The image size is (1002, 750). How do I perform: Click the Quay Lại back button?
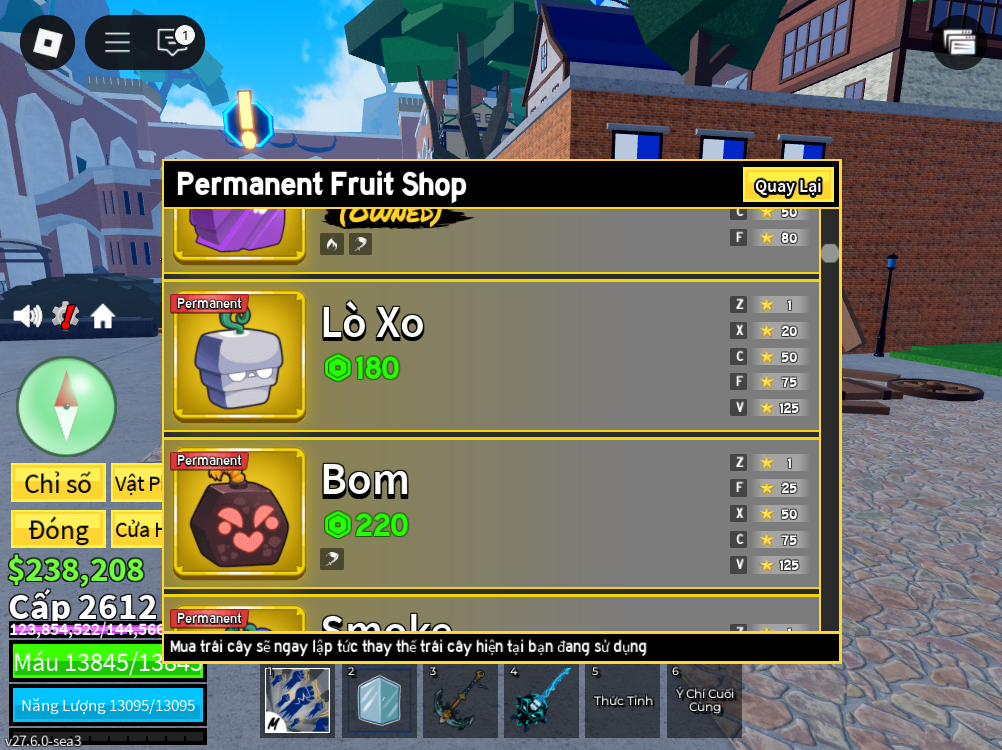(788, 186)
